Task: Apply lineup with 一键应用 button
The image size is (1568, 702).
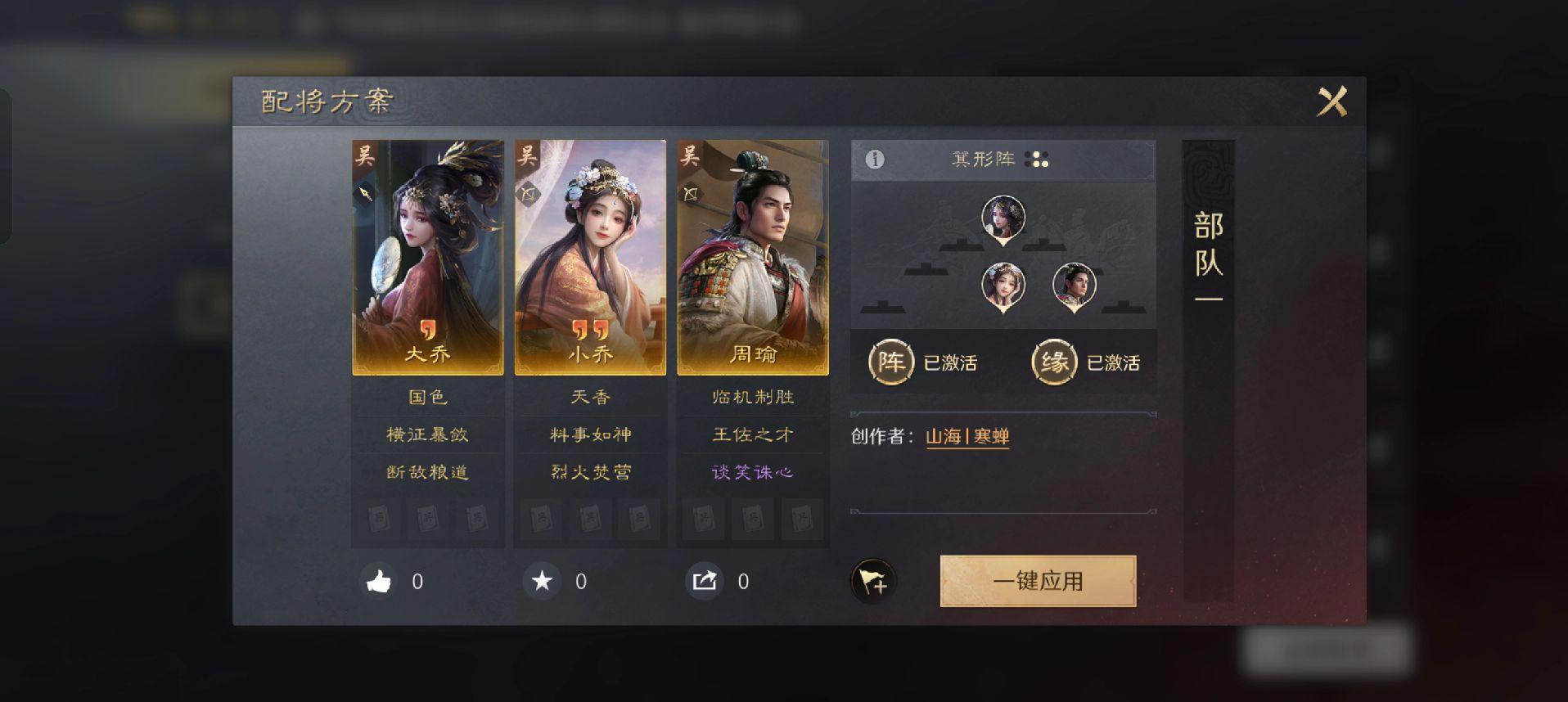Action: 1038,581
